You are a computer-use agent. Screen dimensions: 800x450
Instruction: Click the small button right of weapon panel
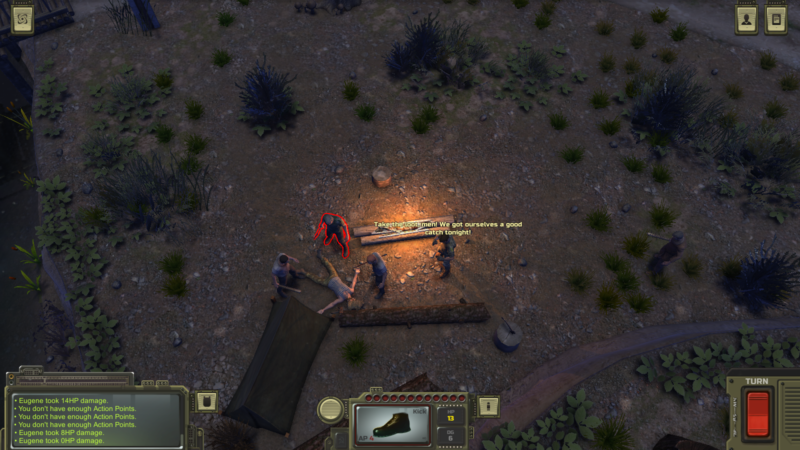(487, 406)
